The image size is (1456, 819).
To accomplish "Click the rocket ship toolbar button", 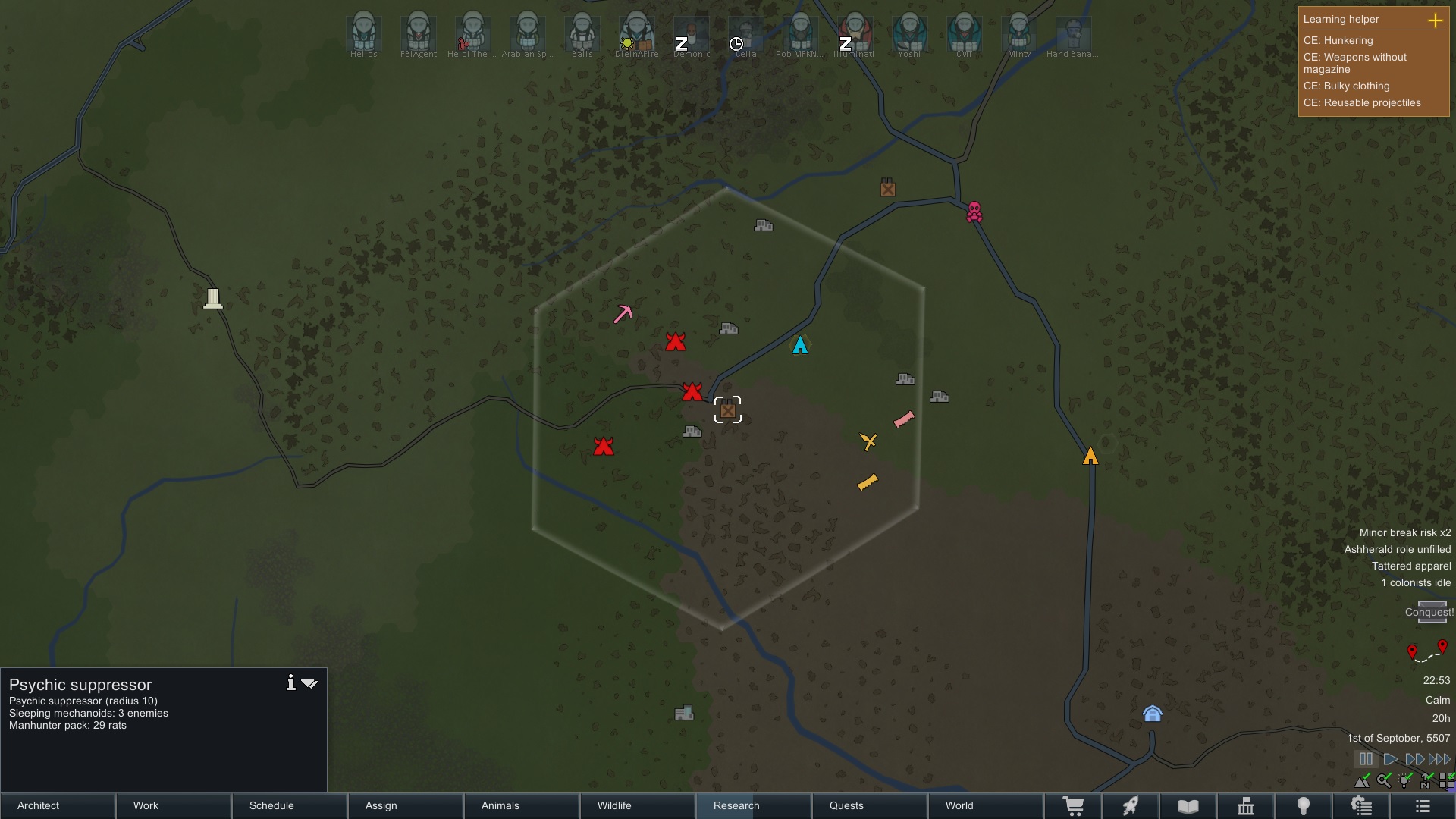I will tap(1131, 806).
